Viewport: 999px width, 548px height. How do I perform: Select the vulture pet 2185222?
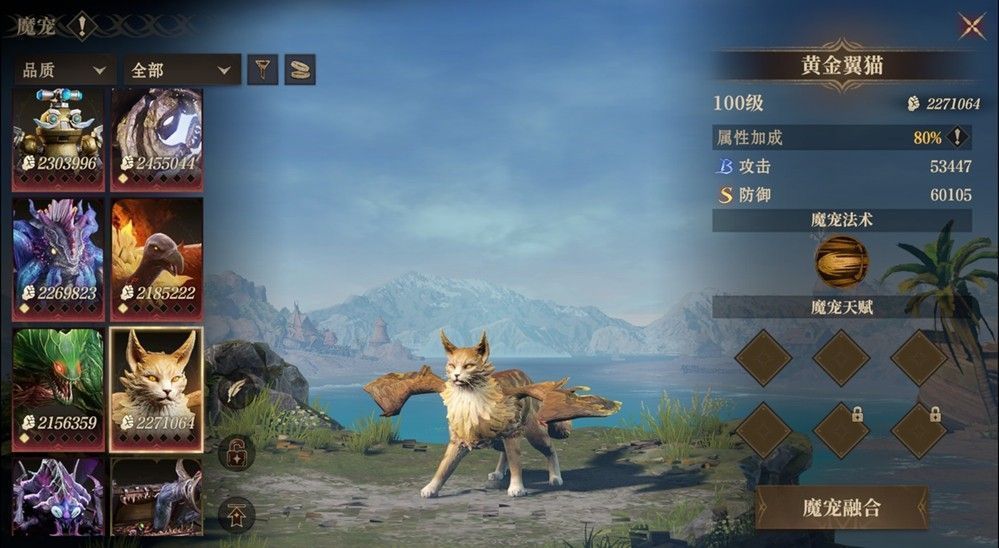(x=157, y=257)
